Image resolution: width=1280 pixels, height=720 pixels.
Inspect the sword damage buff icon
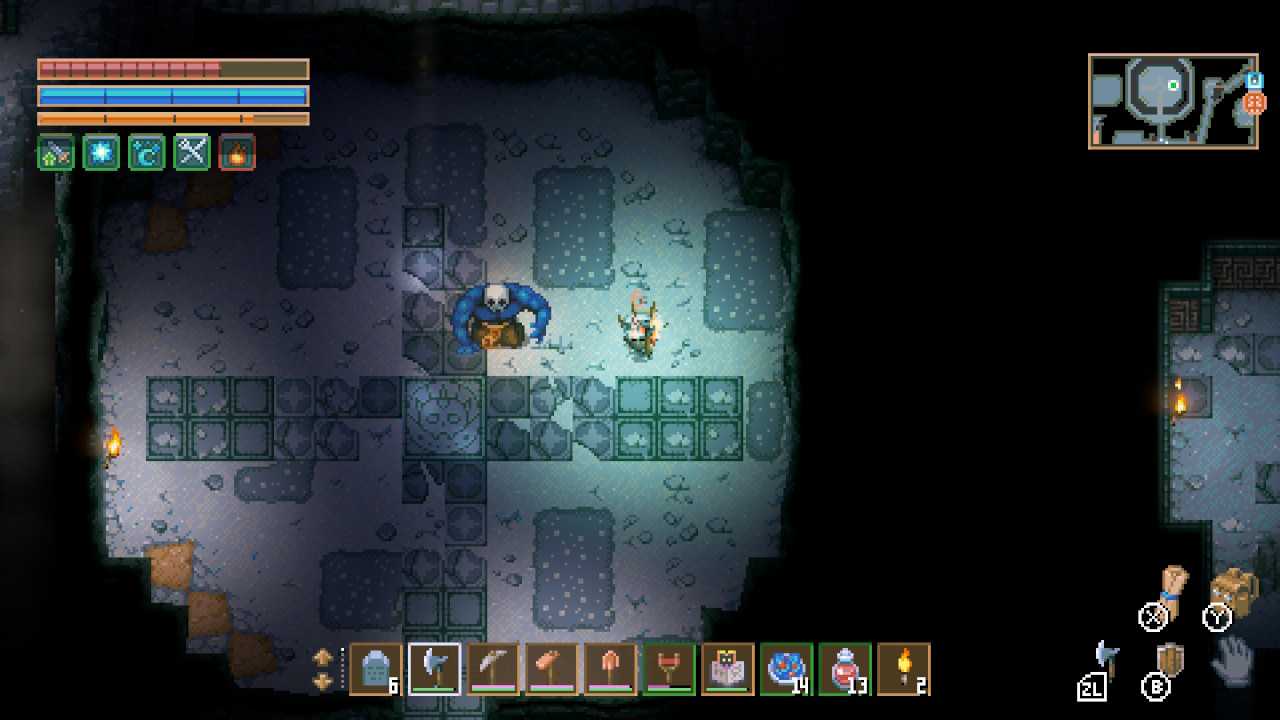pyautogui.click(x=56, y=152)
